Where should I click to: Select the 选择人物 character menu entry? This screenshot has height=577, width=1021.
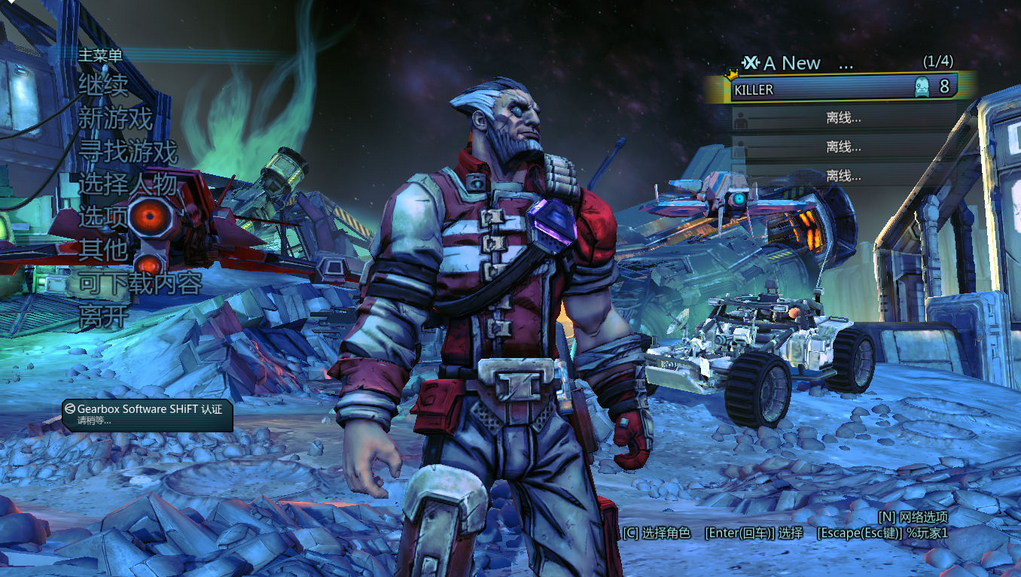tap(127, 185)
